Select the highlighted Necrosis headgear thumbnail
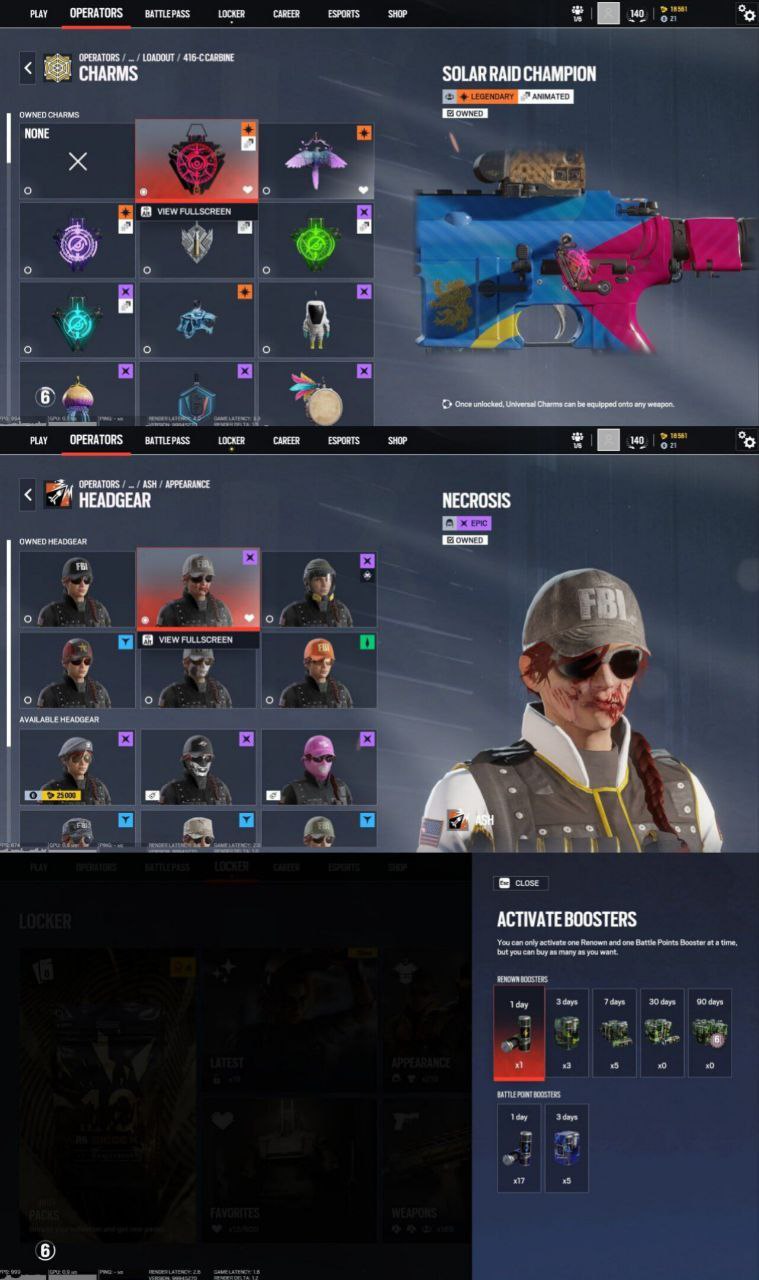Image resolution: width=759 pixels, height=1280 pixels. coord(197,588)
